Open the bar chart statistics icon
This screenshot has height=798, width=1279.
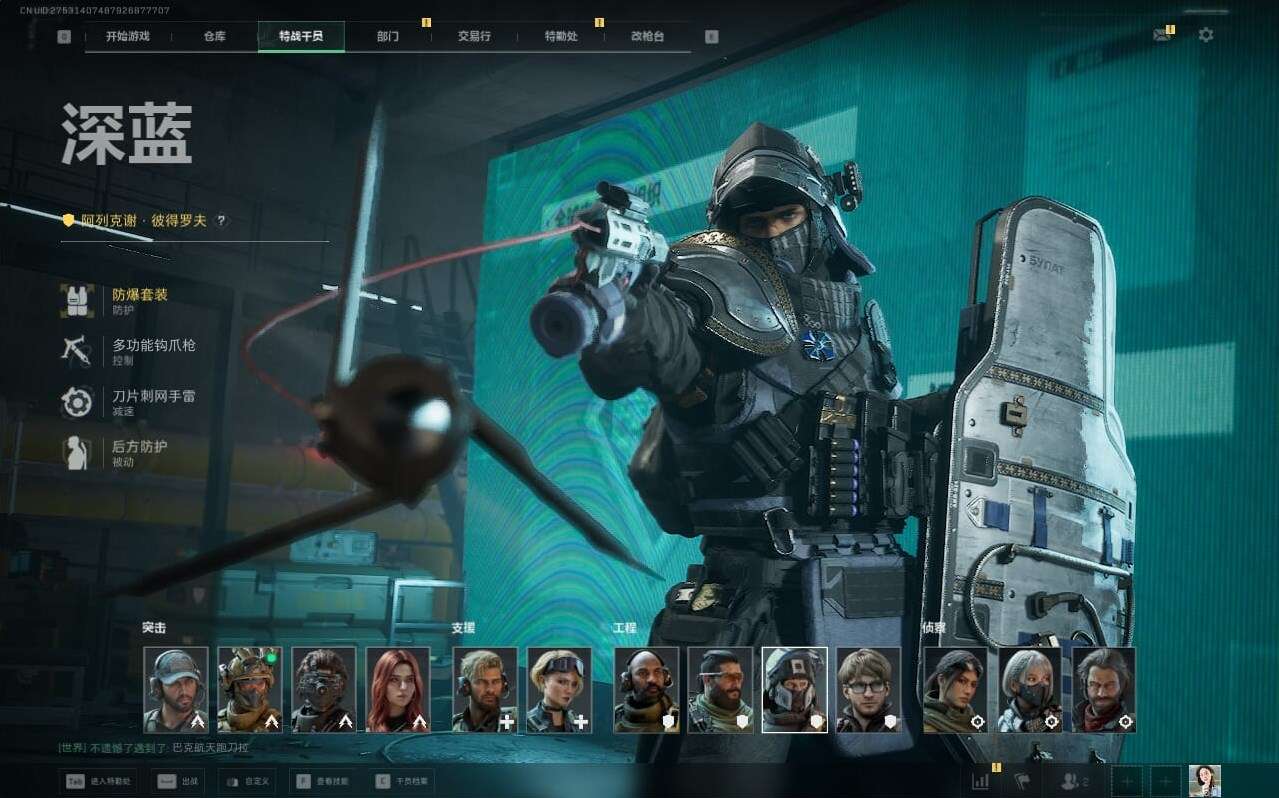click(981, 781)
